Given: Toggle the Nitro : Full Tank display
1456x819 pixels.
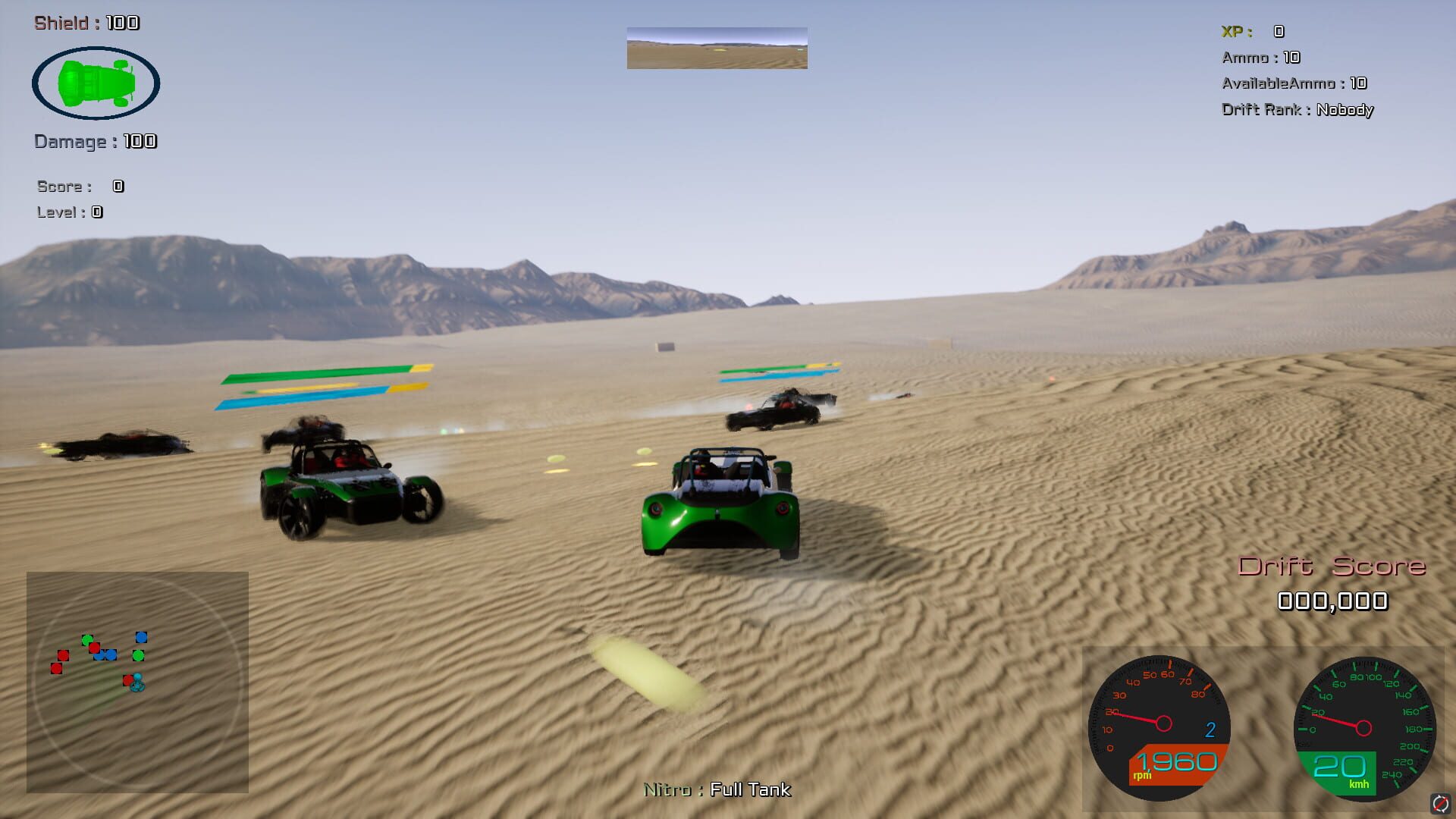Looking at the screenshot, I should 716,789.
